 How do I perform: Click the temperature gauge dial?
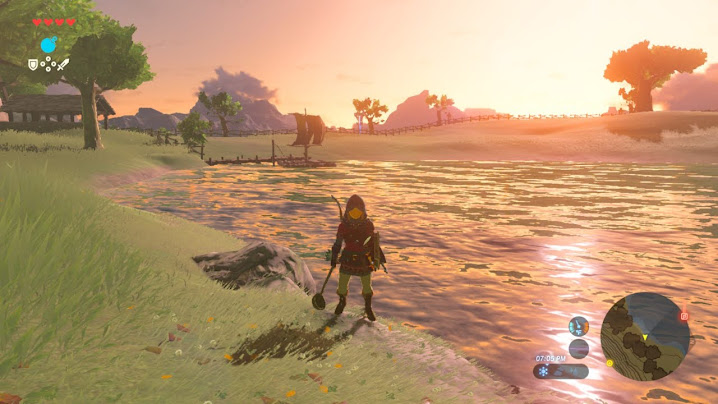click(579, 326)
